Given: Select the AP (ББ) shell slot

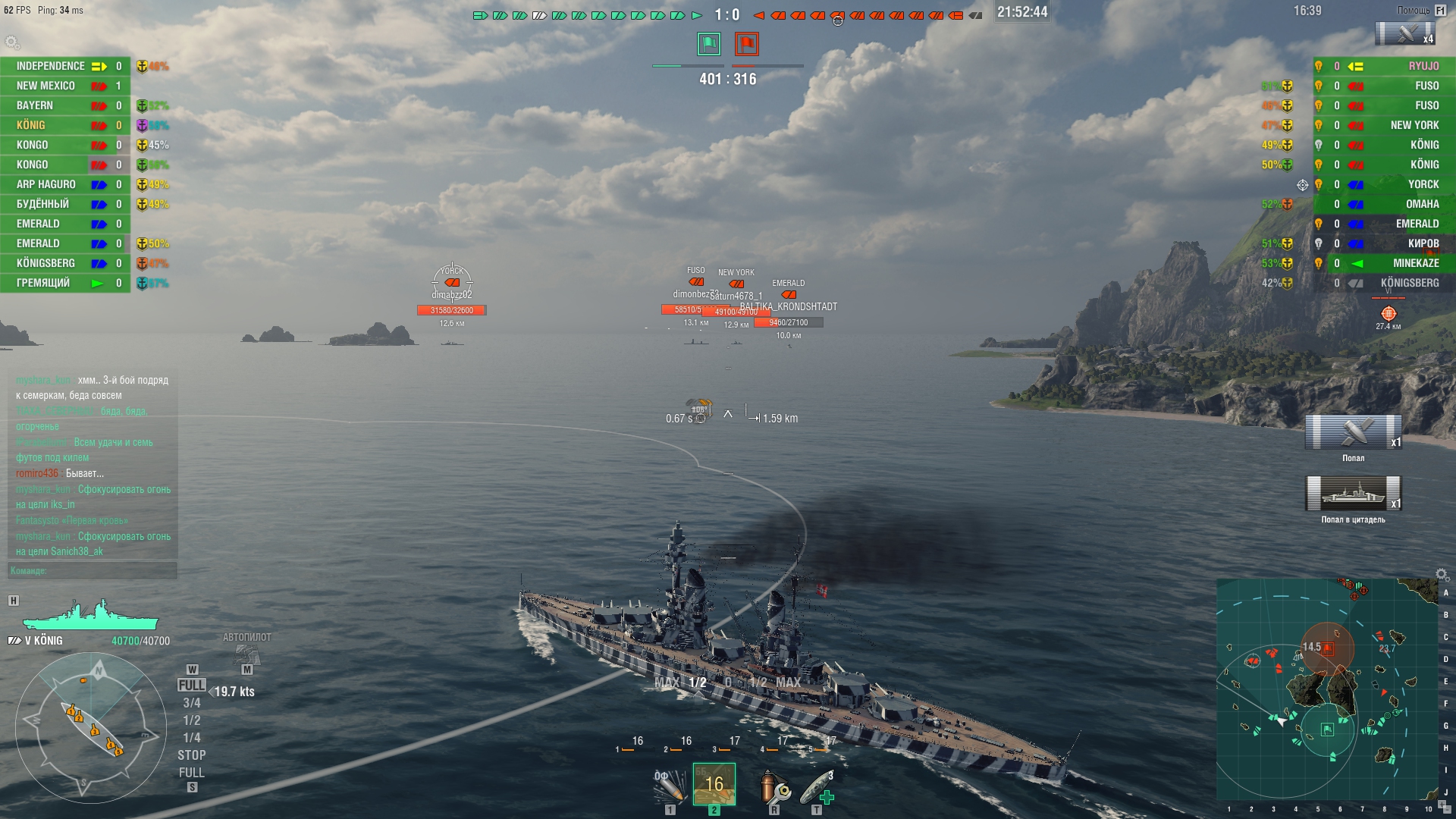Looking at the screenshot, I should pos(714,783).
